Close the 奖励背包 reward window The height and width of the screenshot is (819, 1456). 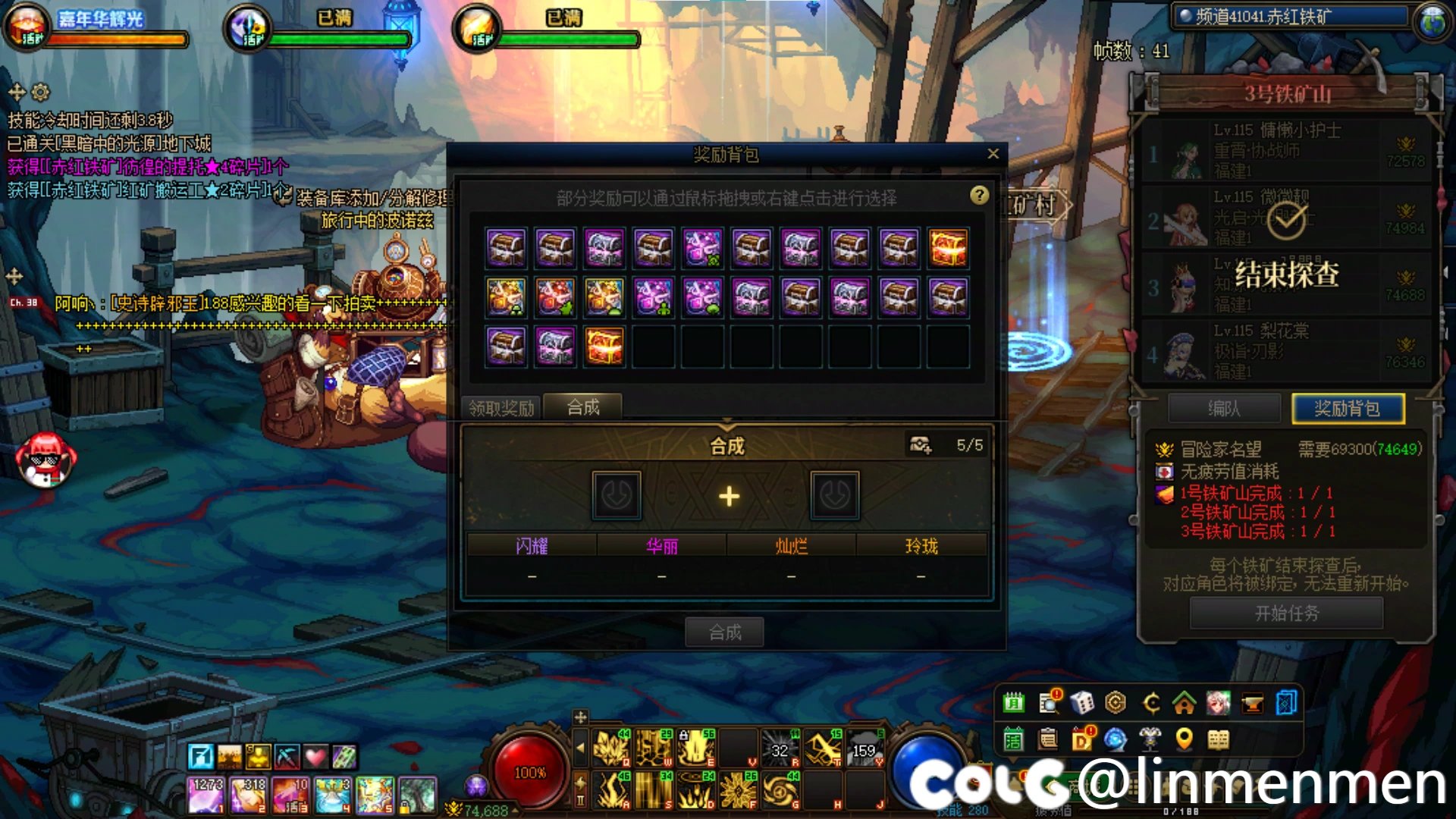(993, 154)
